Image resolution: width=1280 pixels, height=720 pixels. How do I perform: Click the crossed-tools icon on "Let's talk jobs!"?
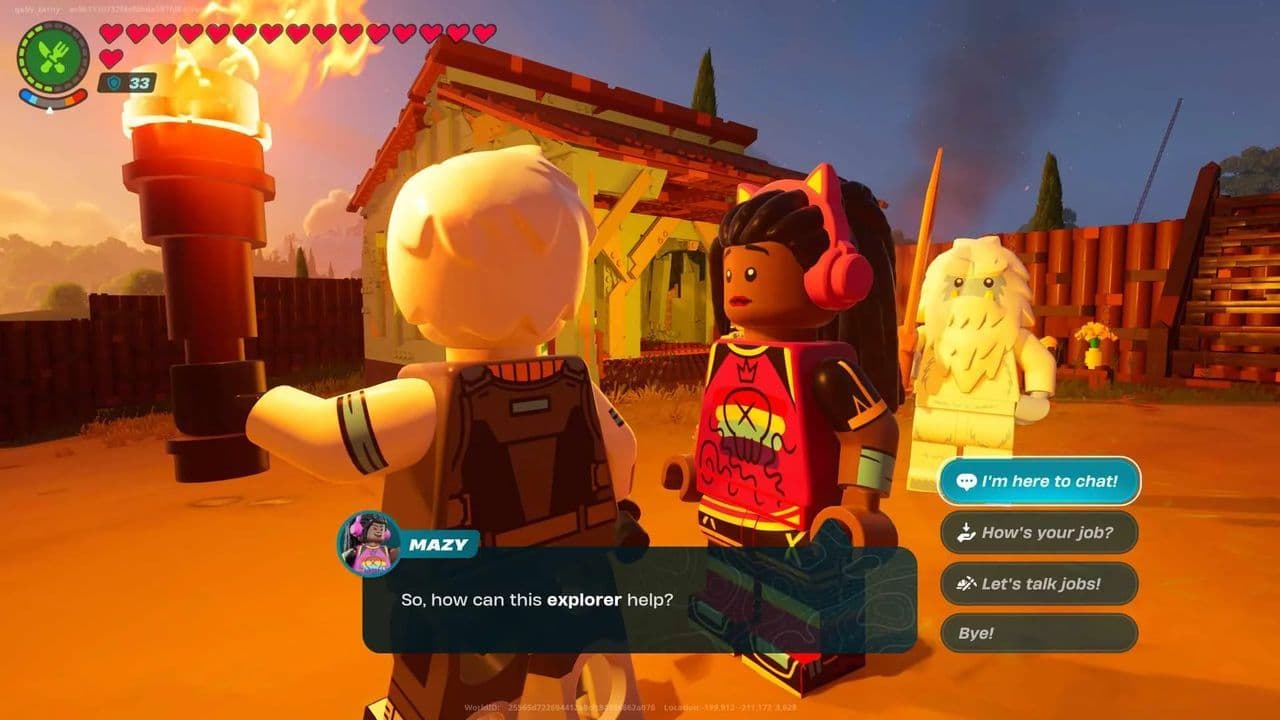click(965, 583)
